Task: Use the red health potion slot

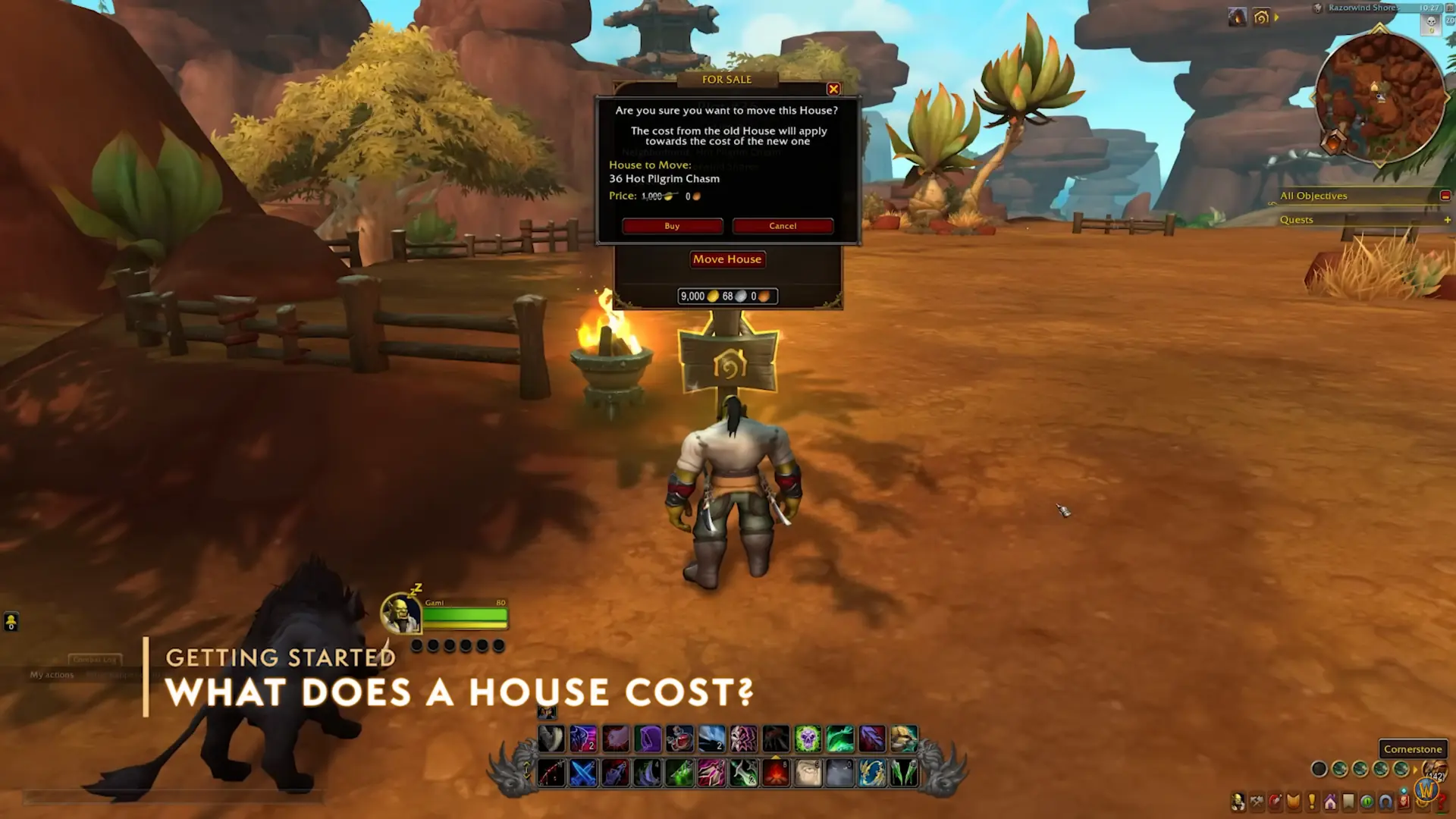Action: coord(679,738)
